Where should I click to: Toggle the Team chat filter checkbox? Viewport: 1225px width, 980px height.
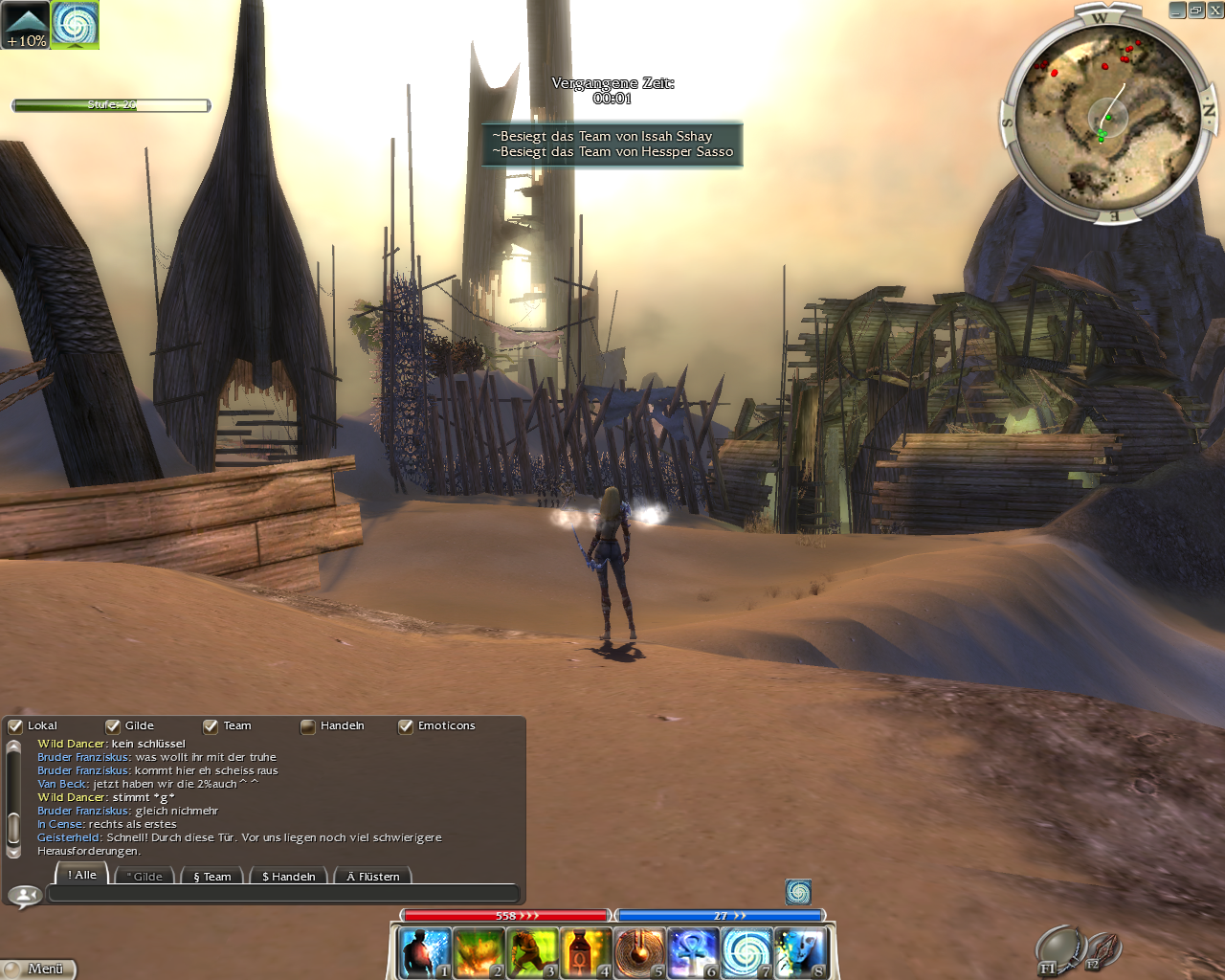click(x=211, y=726)
